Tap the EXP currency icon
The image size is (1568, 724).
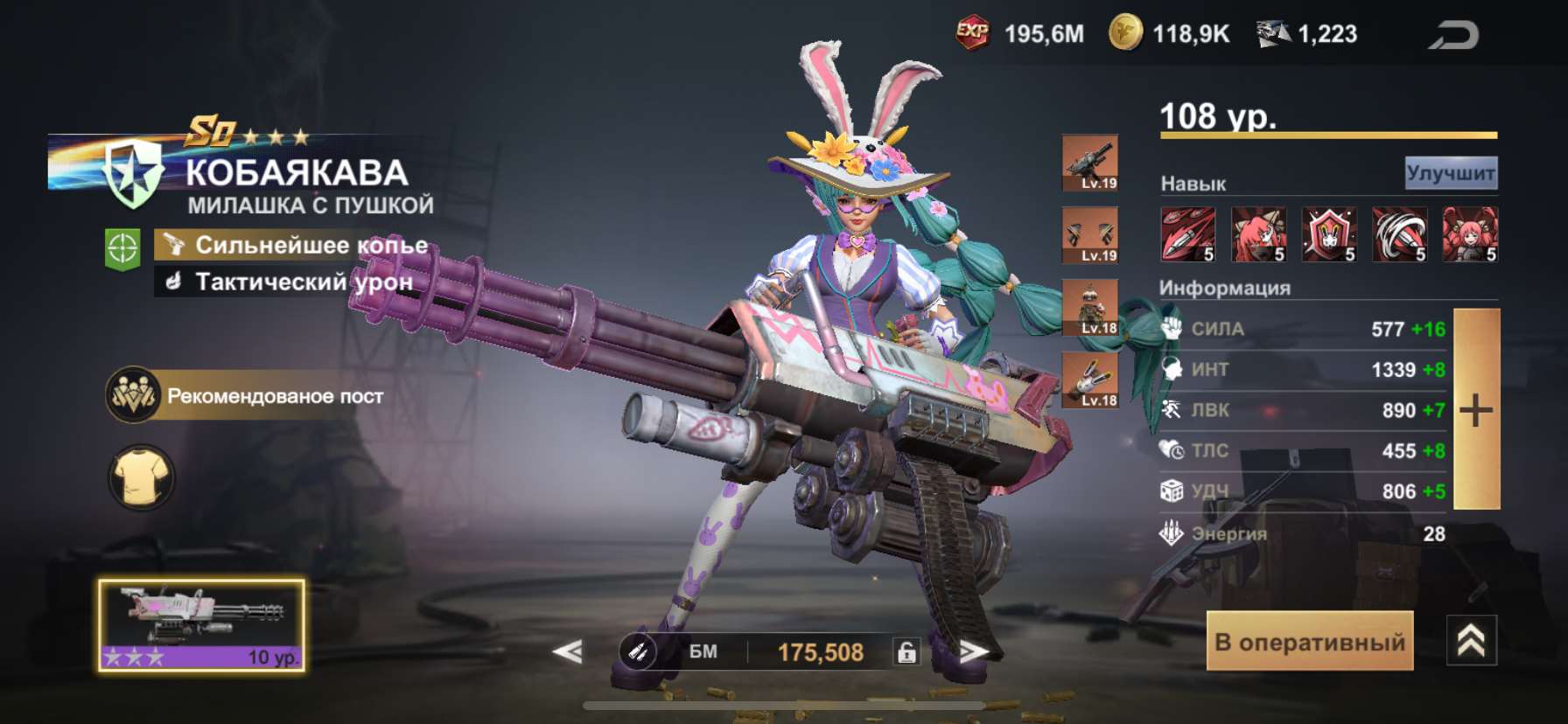click(x=972, y=33)
